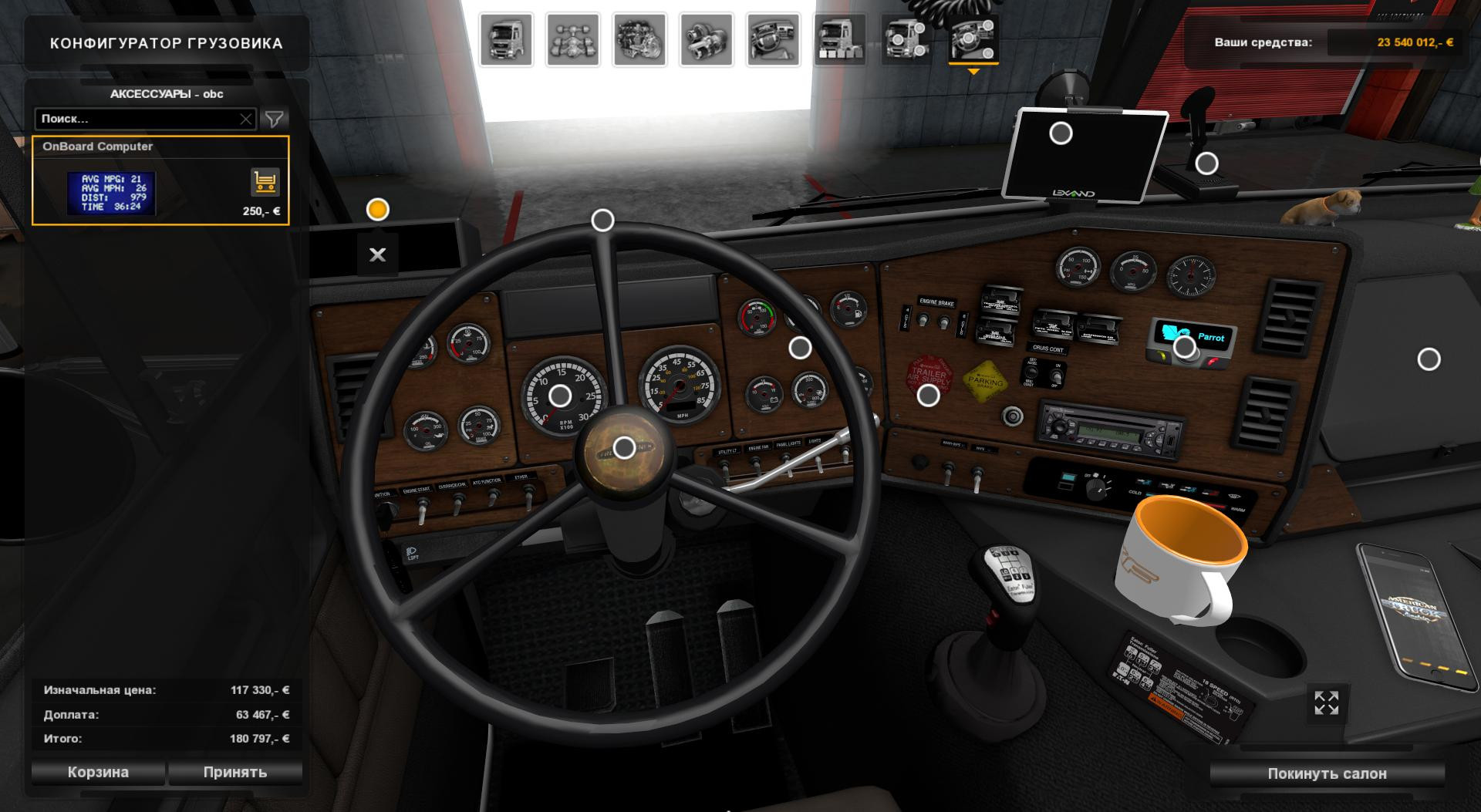
Task: Leave the cabin with Покинуть салон
Action: 1327,773
